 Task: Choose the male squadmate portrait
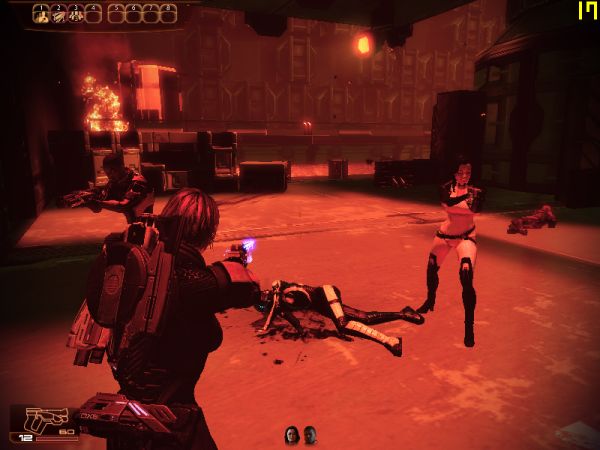point(310,434)
